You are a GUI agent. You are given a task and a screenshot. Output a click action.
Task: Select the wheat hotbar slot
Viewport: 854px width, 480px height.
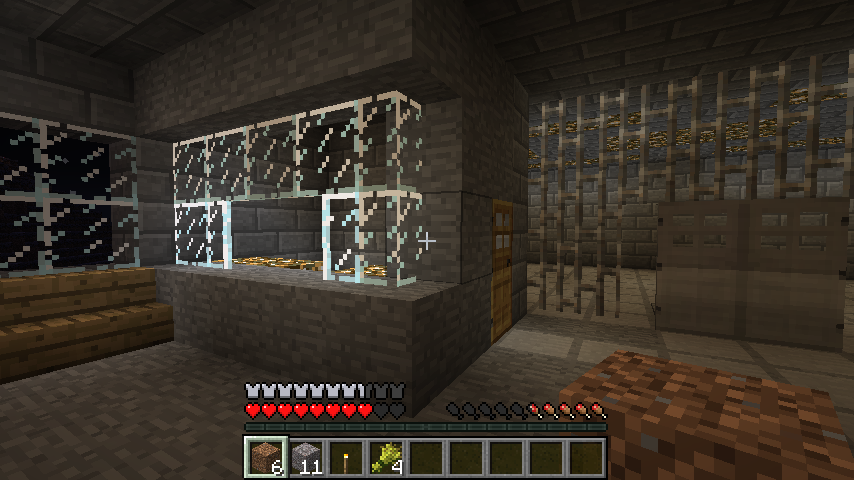(x=386, y=457)
